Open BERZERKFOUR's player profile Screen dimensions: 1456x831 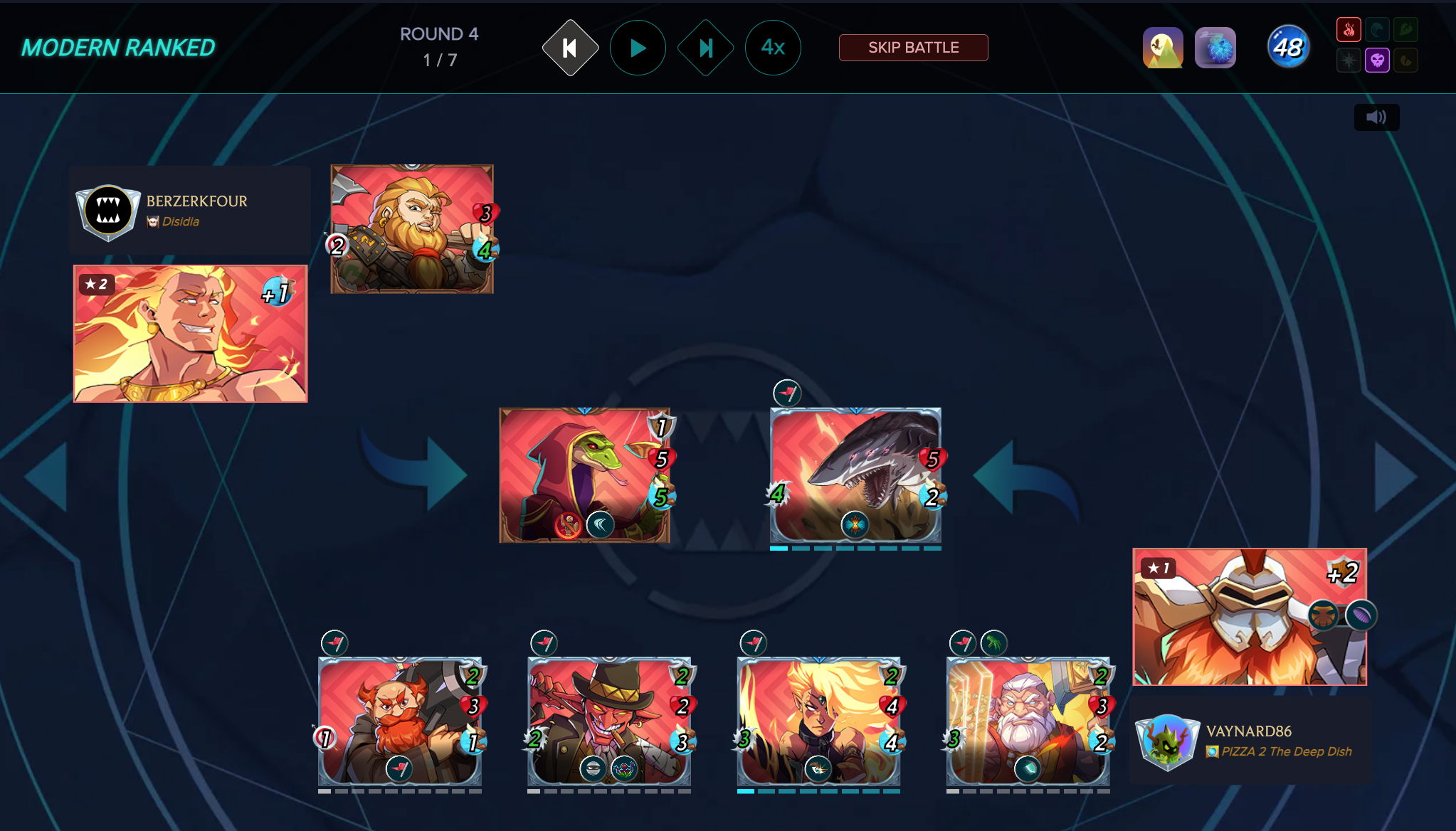[x=196, y=201]
